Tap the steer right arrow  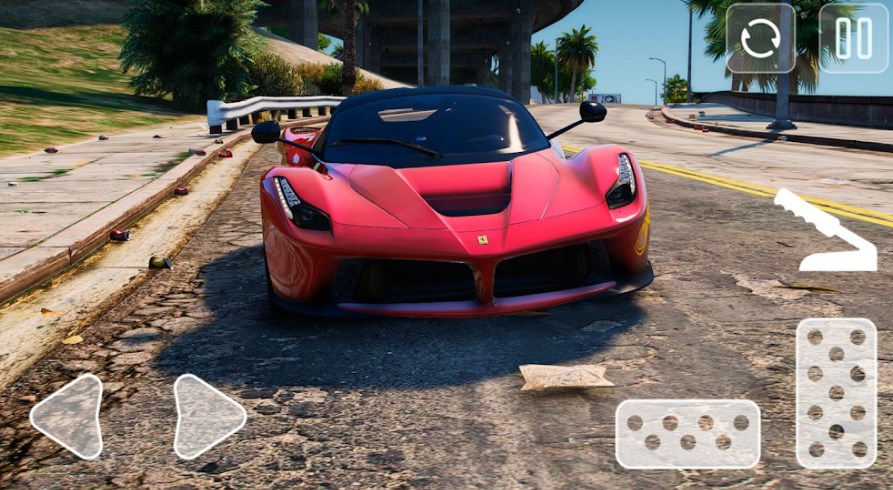tap(207, 416)
